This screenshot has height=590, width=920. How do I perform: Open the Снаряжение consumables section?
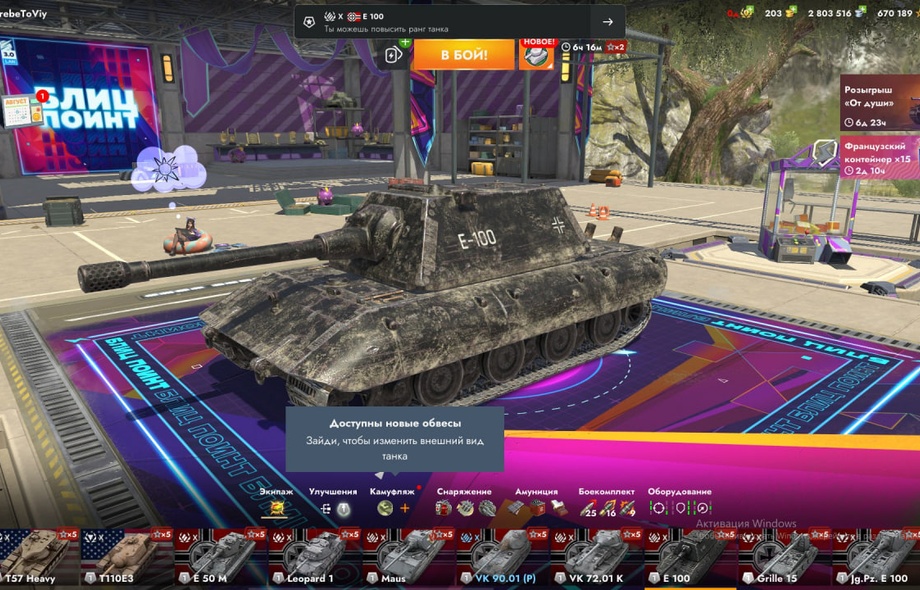pos(465,508)
